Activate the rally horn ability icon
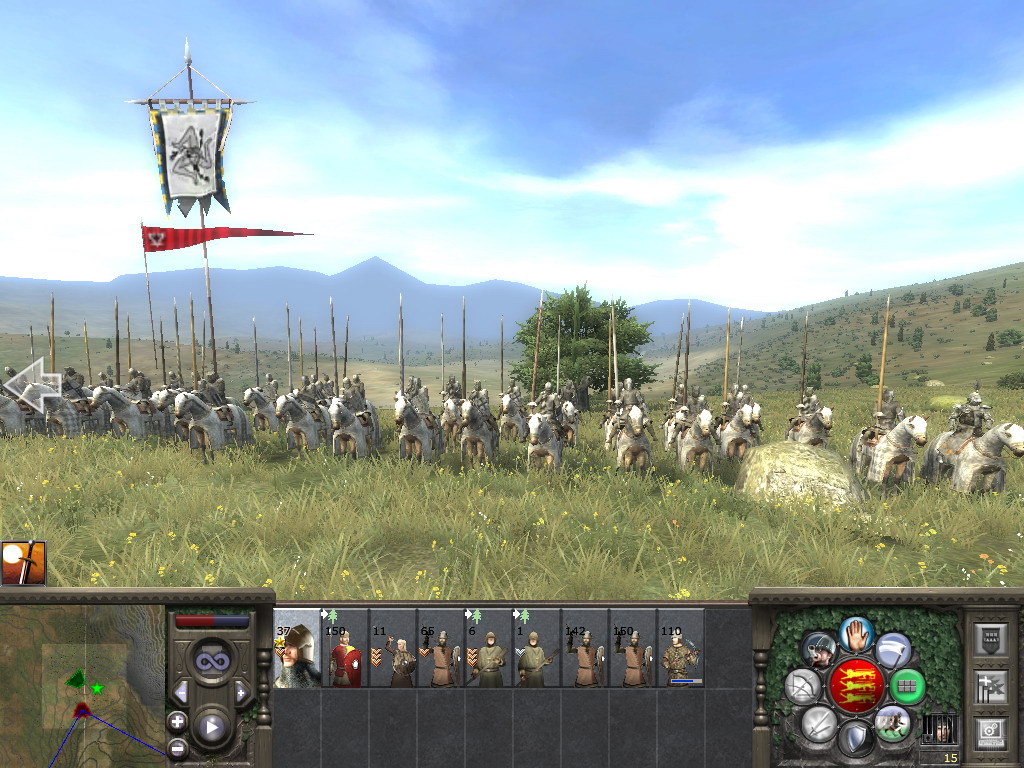Image resolution: width=1024 pixels, height=768 pixels. [x=819, y=650]
